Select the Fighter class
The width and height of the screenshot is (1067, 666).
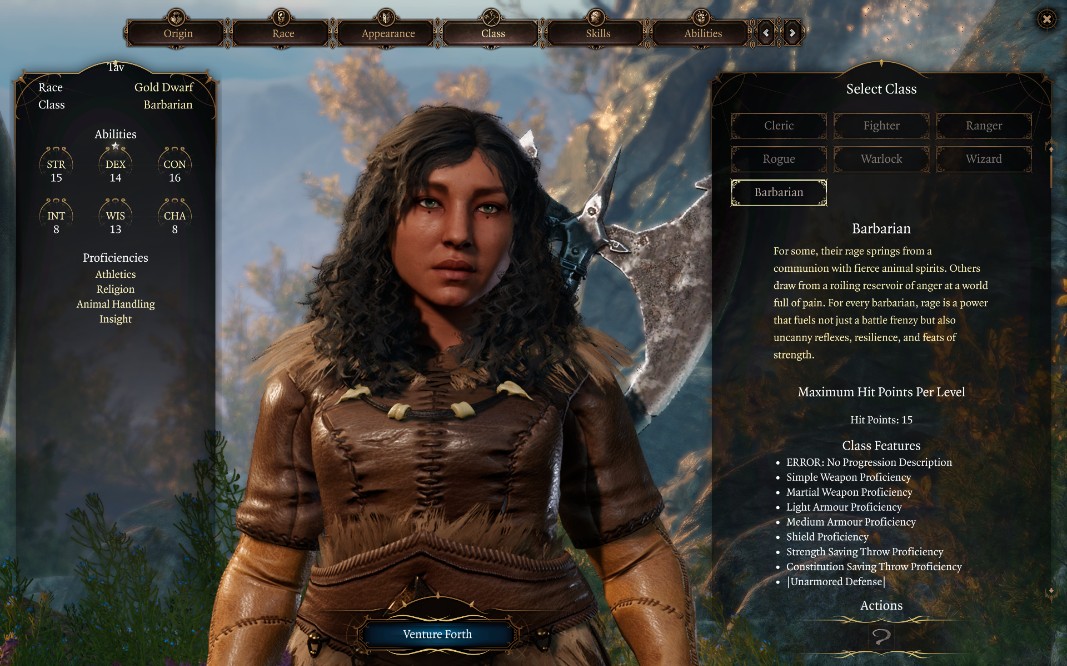[x=881, y=126]
